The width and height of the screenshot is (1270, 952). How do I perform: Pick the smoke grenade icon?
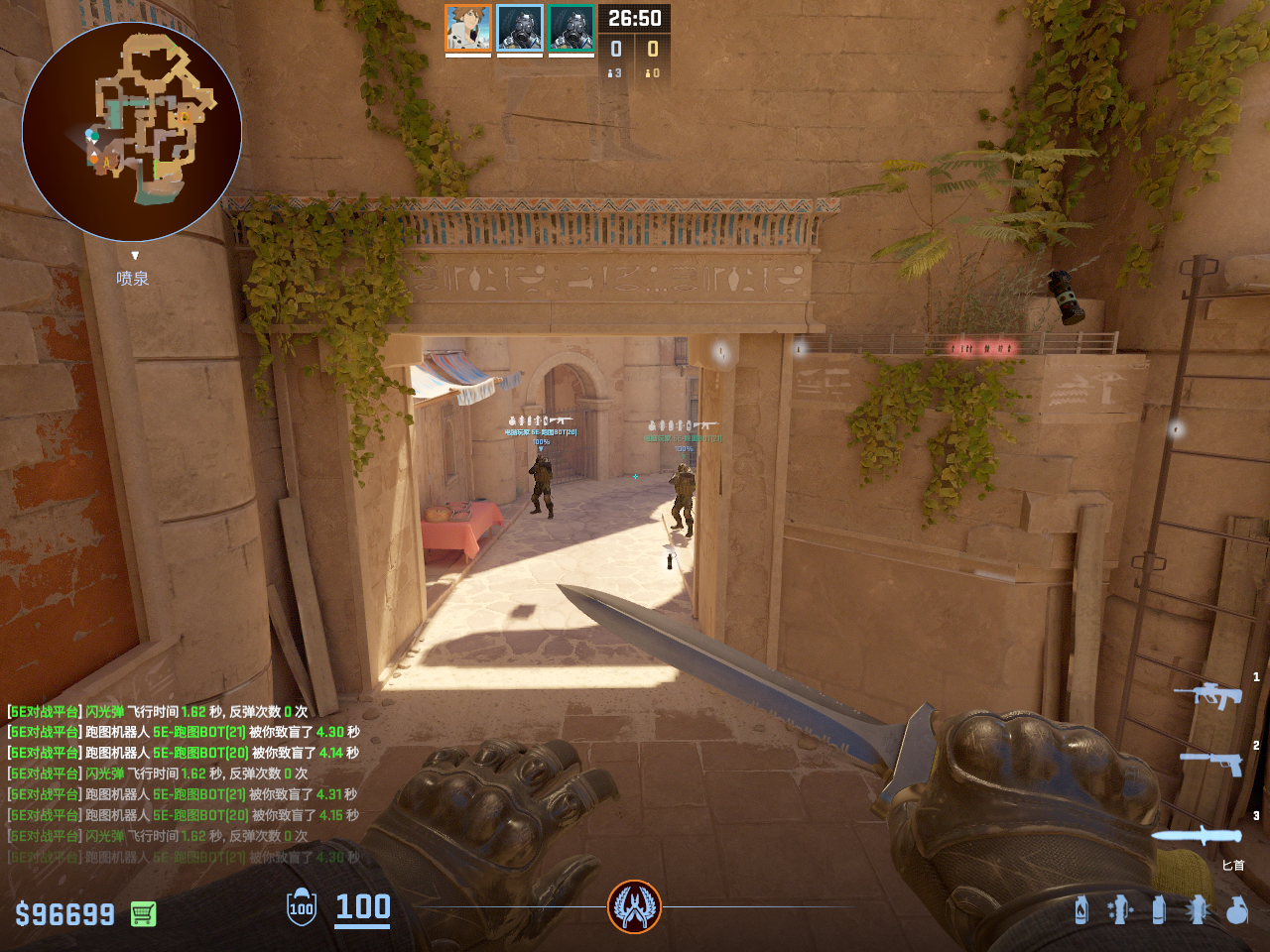[1159, 909]
